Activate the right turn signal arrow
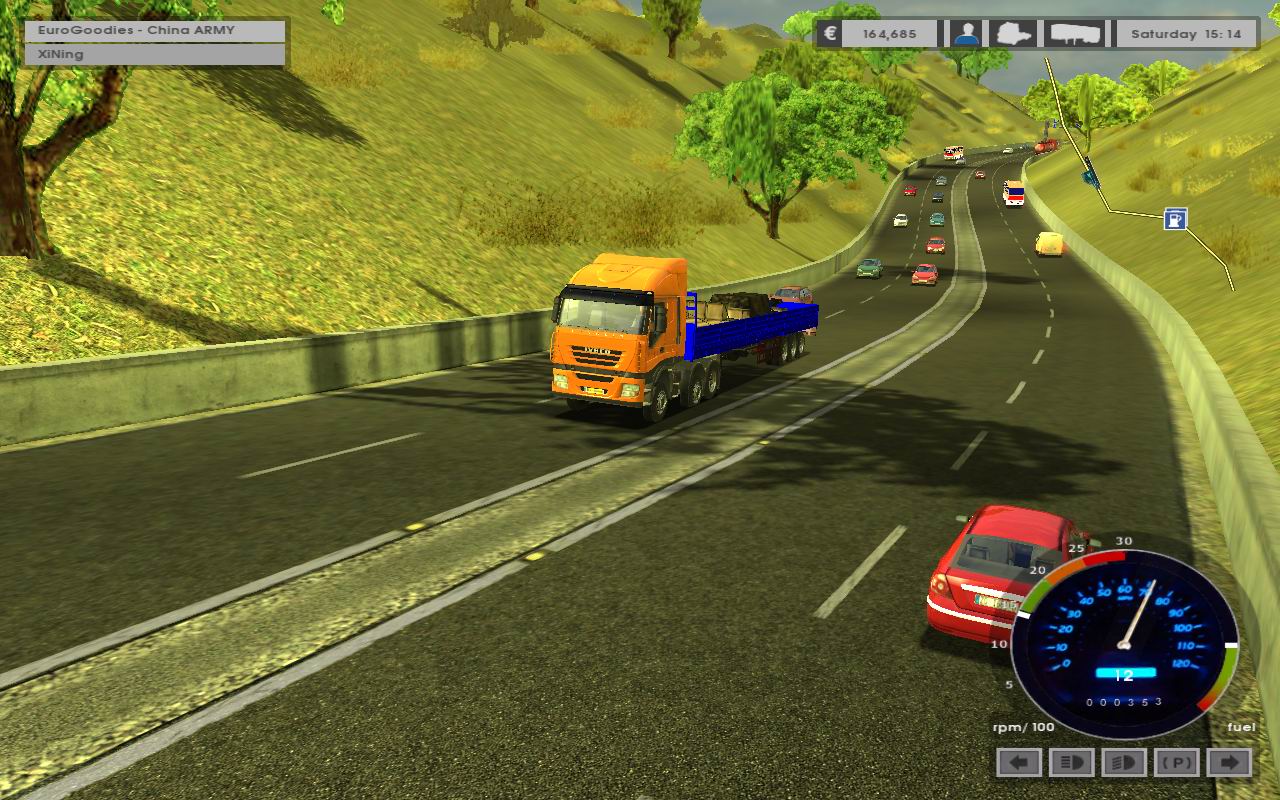 (x=1229, y=763)
